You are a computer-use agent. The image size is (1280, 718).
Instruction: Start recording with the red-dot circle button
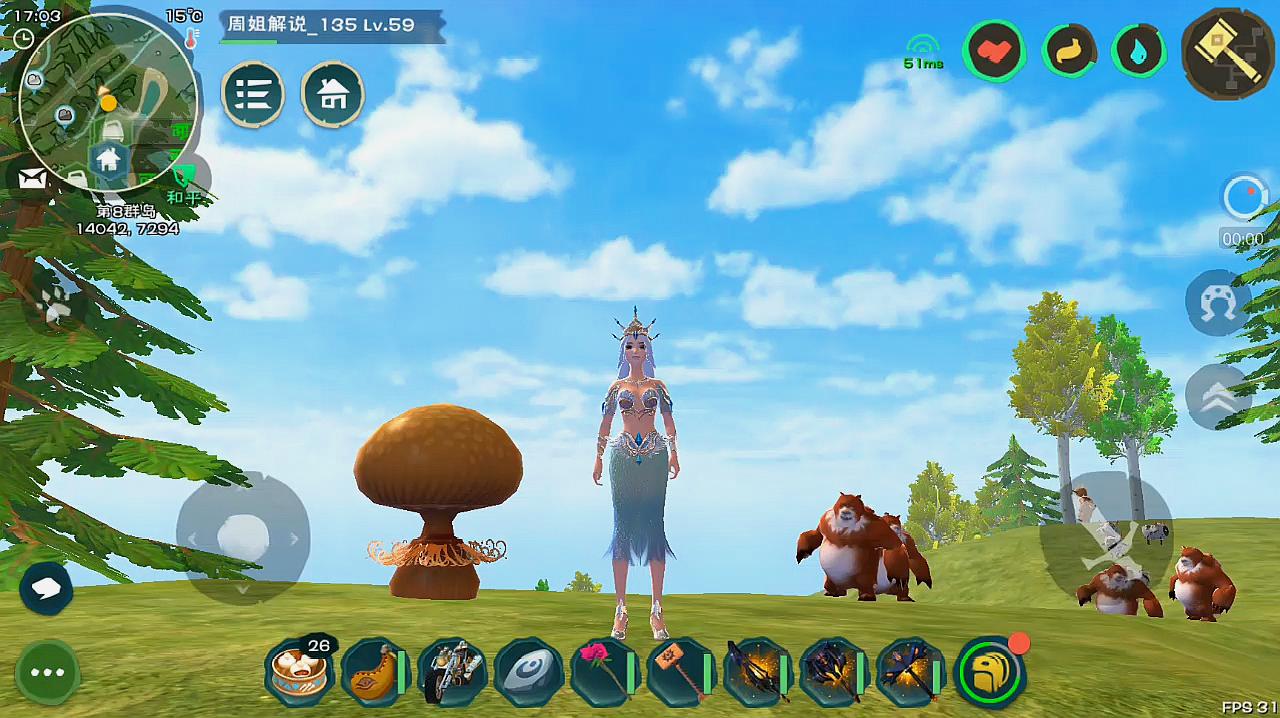1243,197
